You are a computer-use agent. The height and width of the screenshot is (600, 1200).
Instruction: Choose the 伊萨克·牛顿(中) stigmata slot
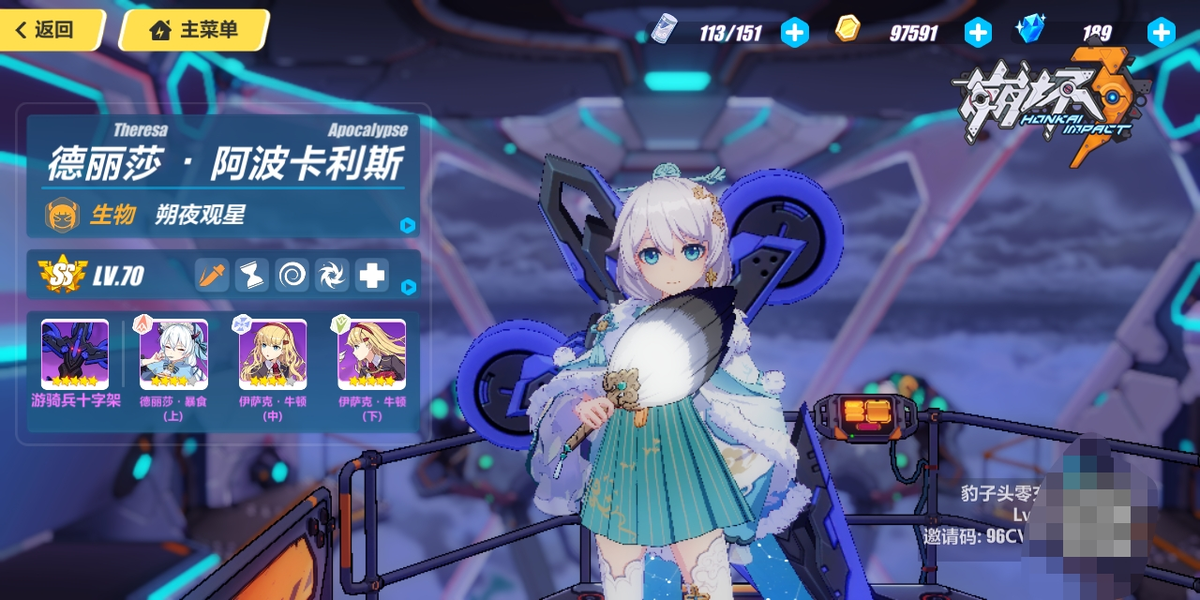273,354
